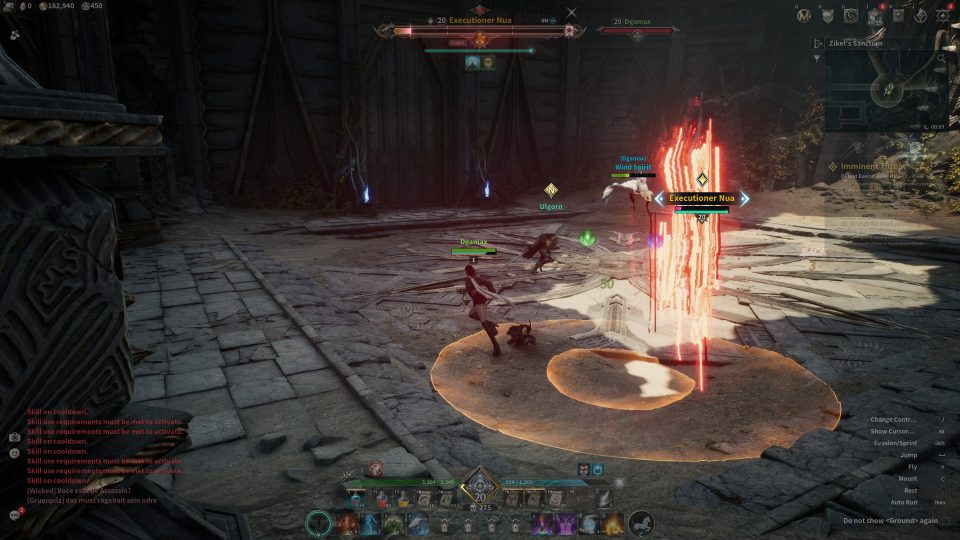Open the Zikel's Sanctuary minimap
The height and width of the screenshot is (540, 960).
[887, 90]
